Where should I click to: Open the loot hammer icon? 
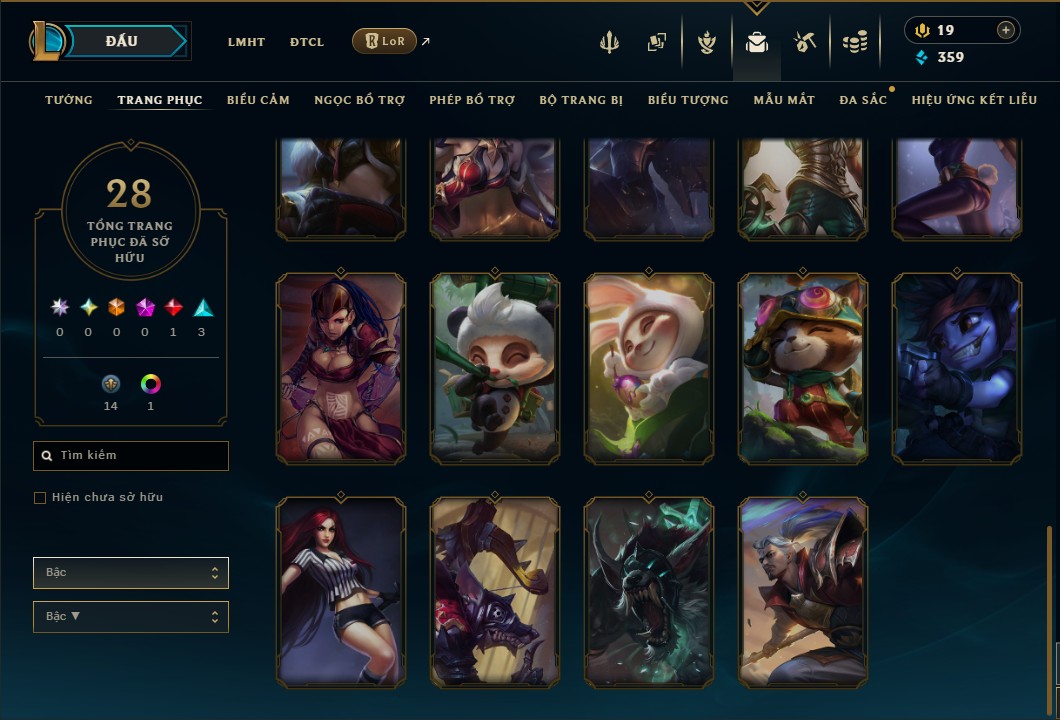(805, 42)
